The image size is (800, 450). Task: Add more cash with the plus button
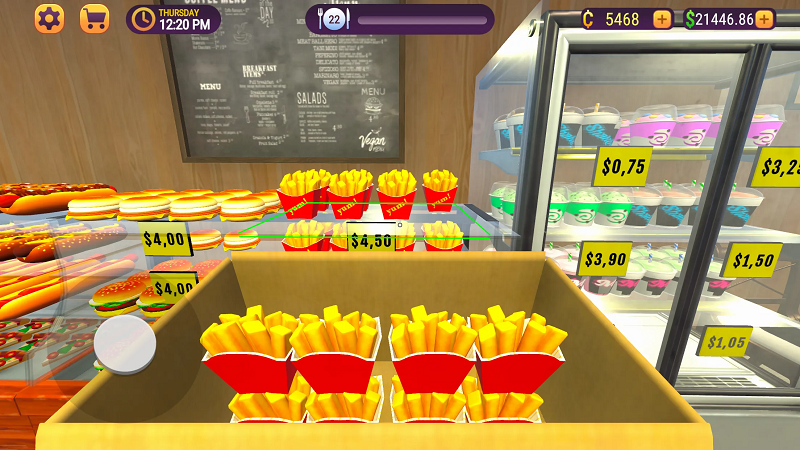764,19
